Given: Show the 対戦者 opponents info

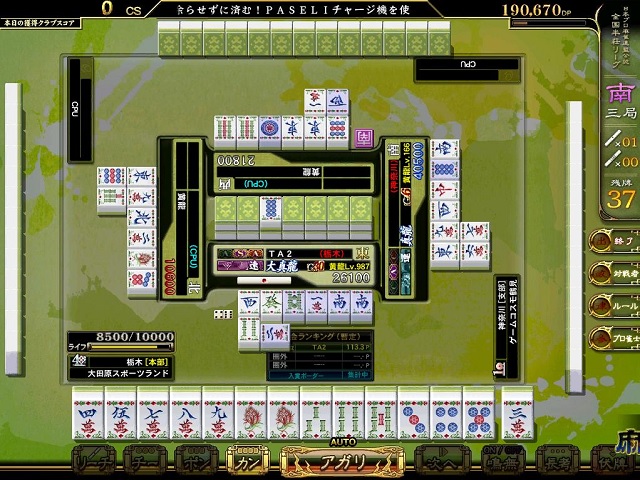Looking at the screenshot, I should 610,273.
